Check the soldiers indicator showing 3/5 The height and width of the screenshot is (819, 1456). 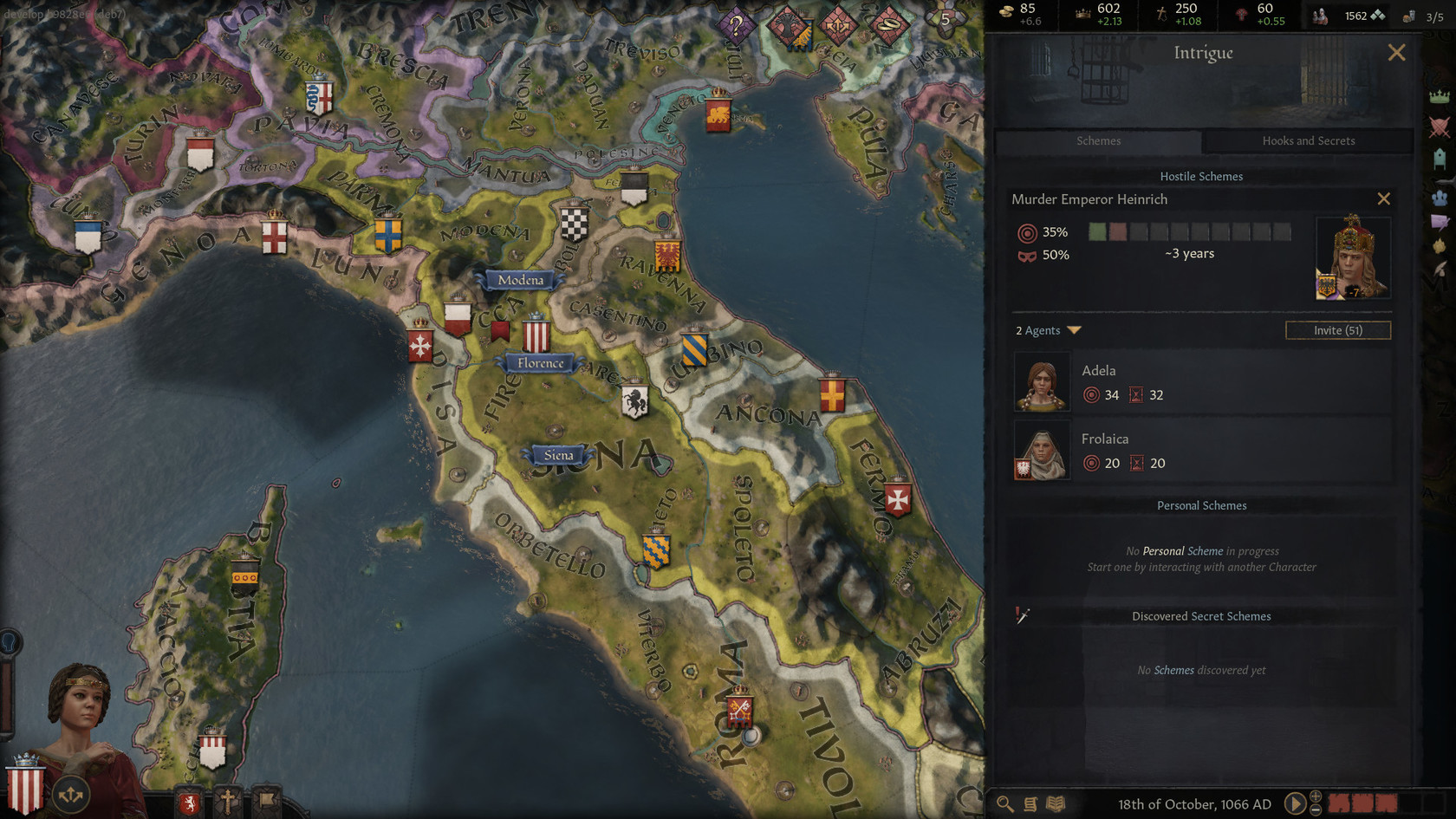1427,15
